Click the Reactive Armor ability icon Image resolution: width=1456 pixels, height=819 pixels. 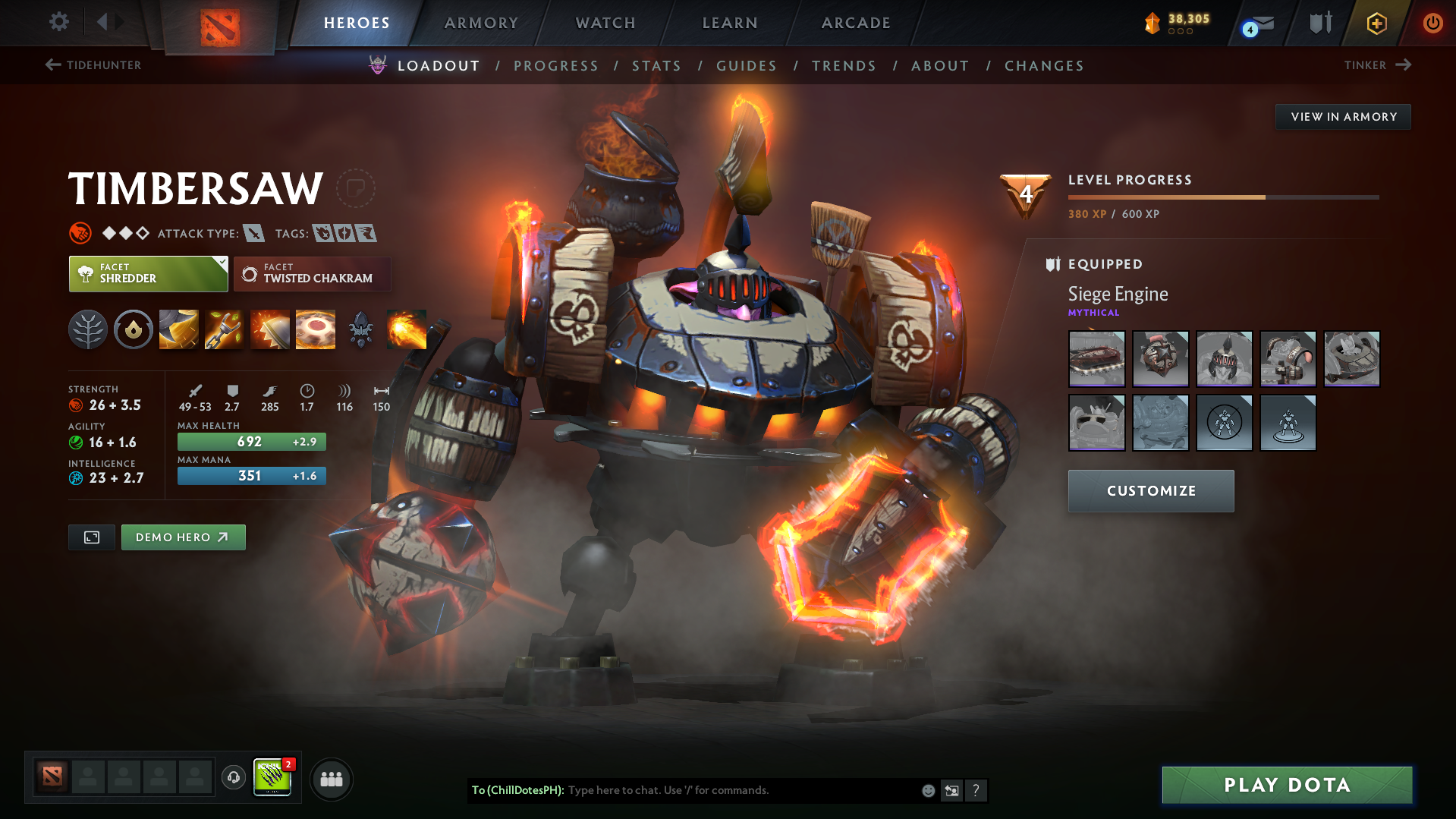click(269, 329)
